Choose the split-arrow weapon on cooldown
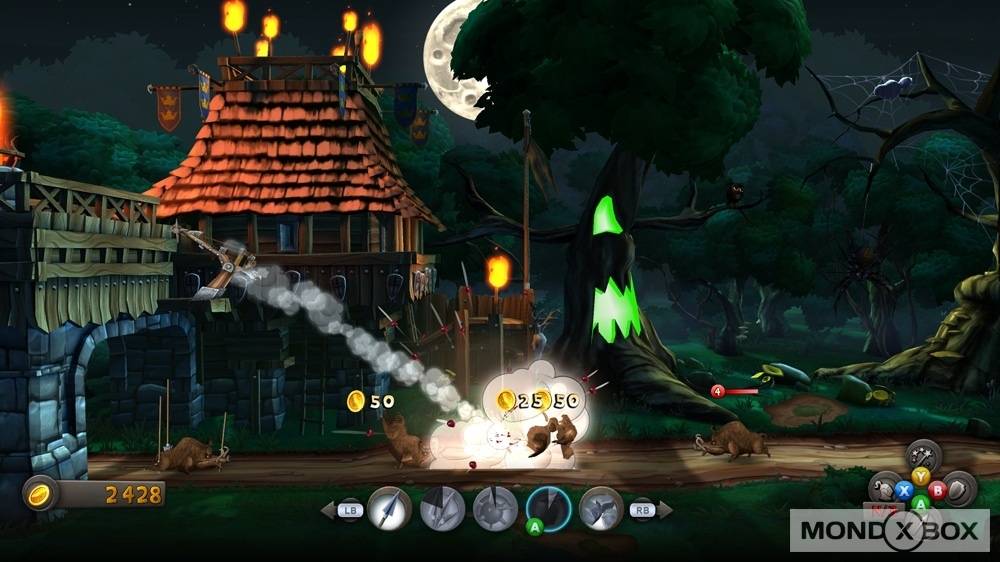Image resolution: width=1000 pixels, height=562 pixels. tap(442, 508)
